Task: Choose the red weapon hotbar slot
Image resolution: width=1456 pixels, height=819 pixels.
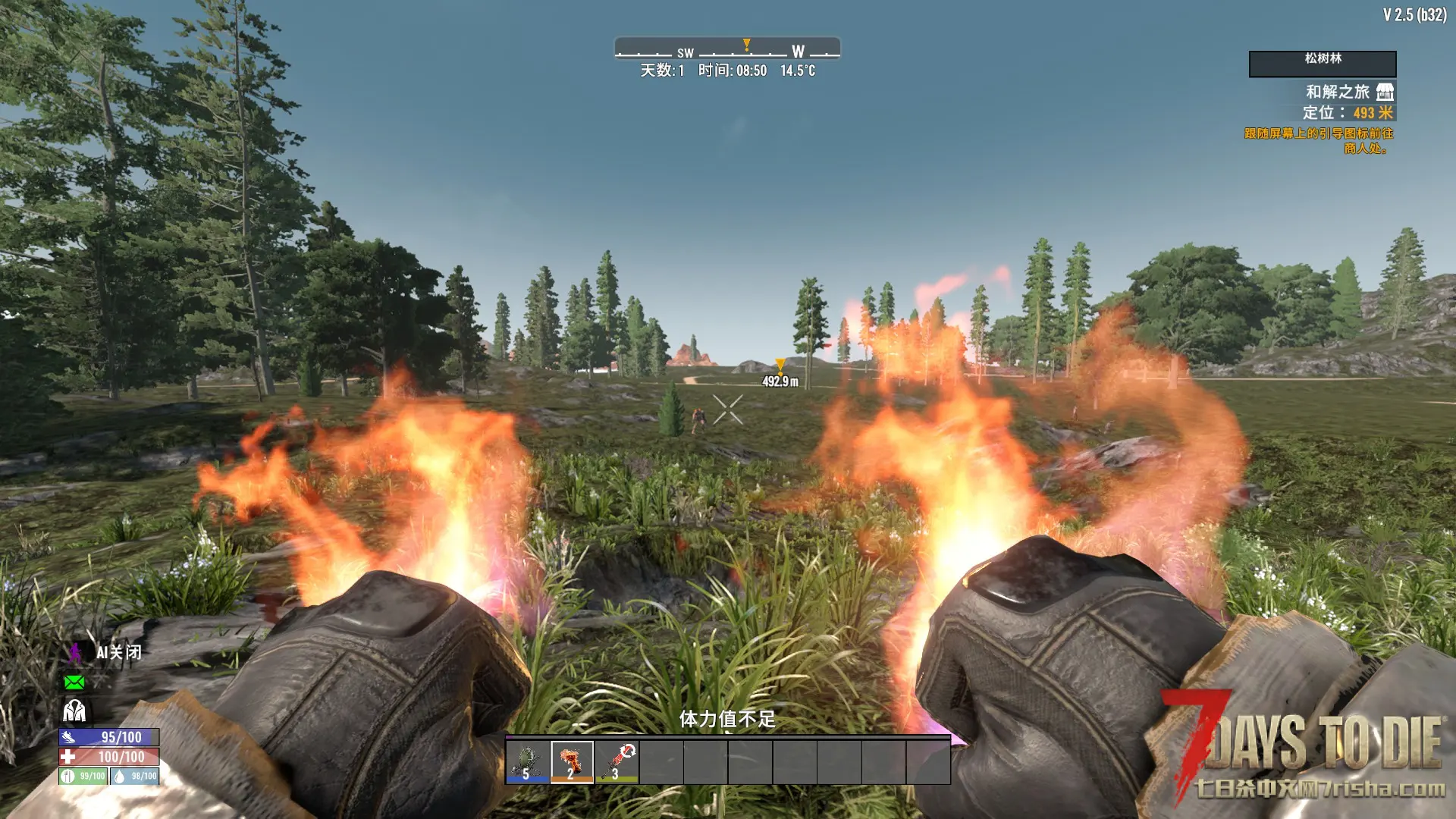Action: 617,761
